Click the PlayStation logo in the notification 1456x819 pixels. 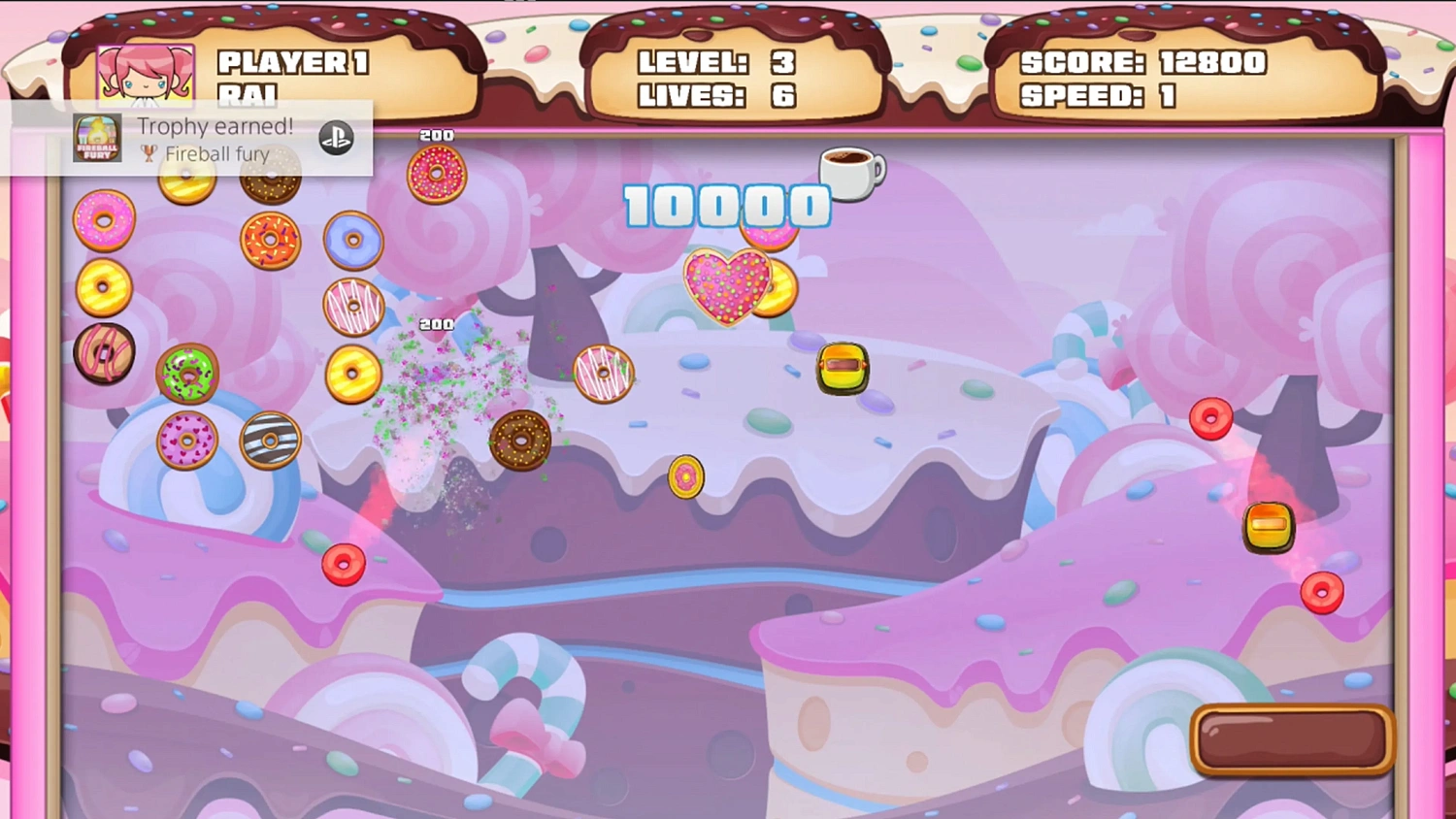[x=335, y=139]
